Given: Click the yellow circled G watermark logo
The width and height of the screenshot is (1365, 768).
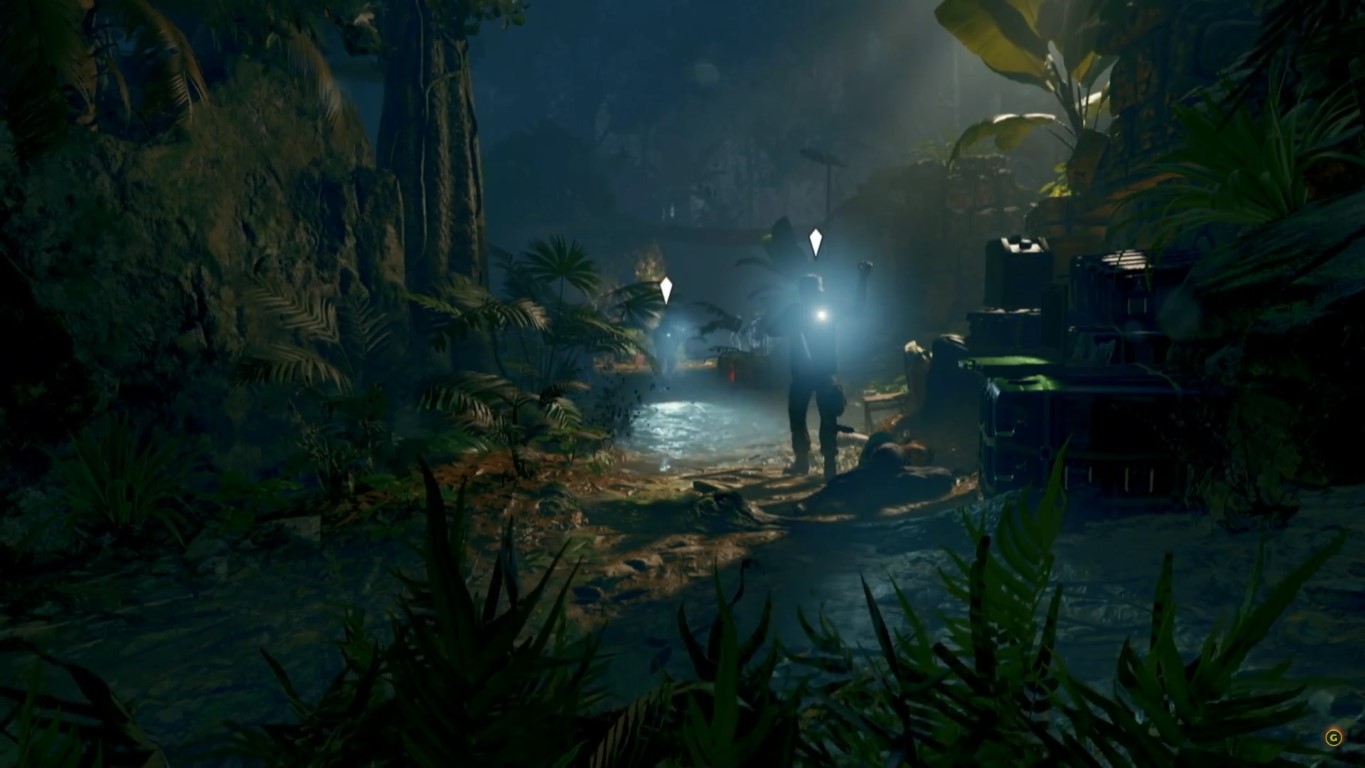Looking at the screenshot, I should coord(1332,738).
